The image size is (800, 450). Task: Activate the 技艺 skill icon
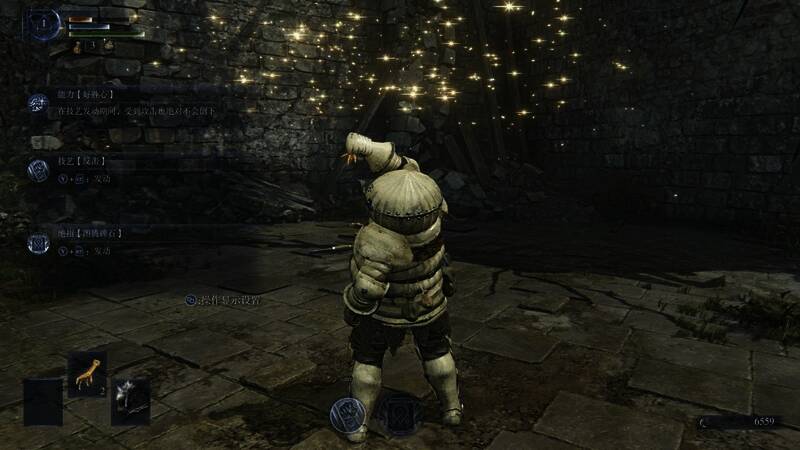38,169
